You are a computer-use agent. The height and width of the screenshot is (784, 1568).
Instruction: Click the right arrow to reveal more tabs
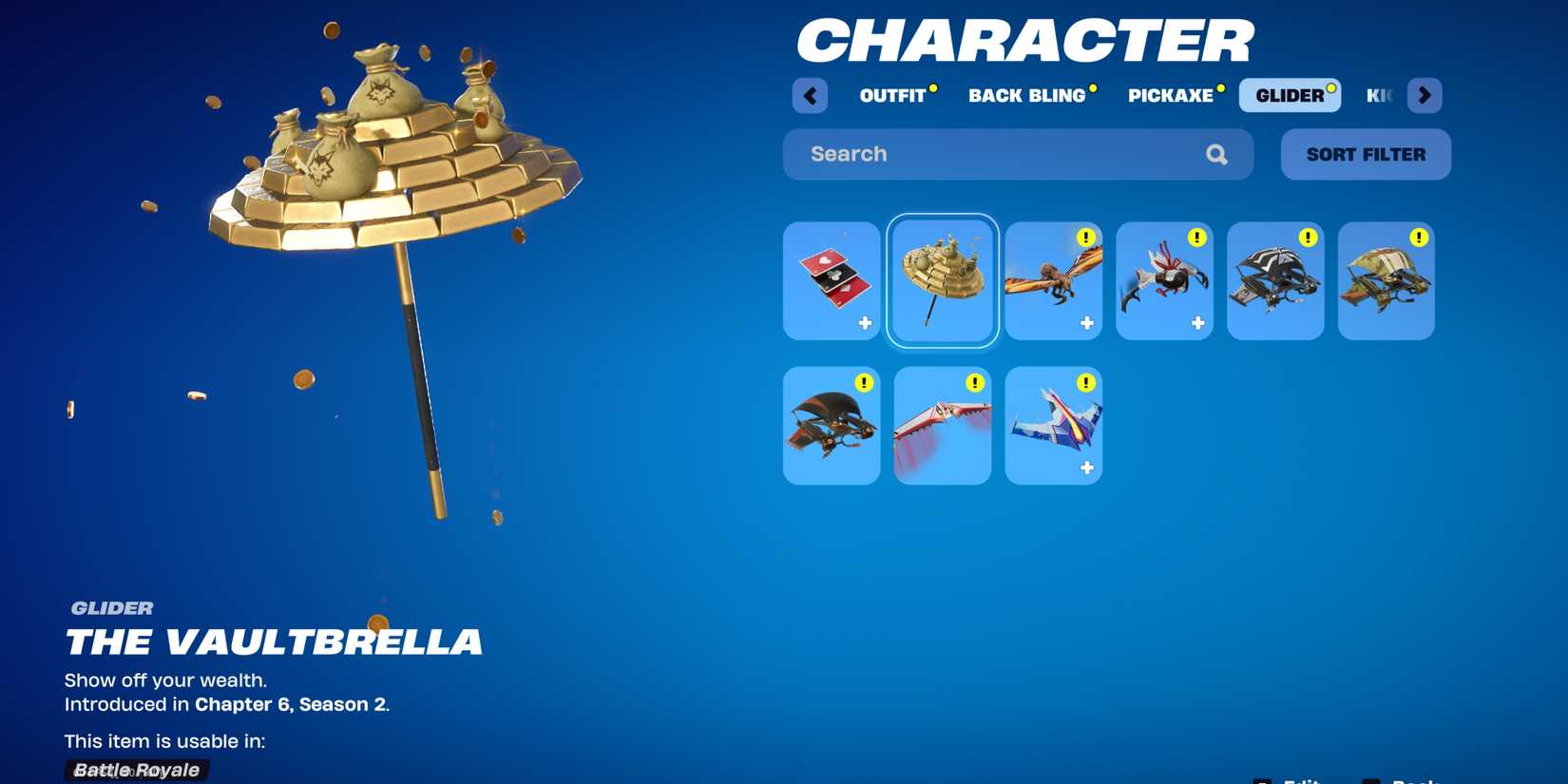(1425, 95)
